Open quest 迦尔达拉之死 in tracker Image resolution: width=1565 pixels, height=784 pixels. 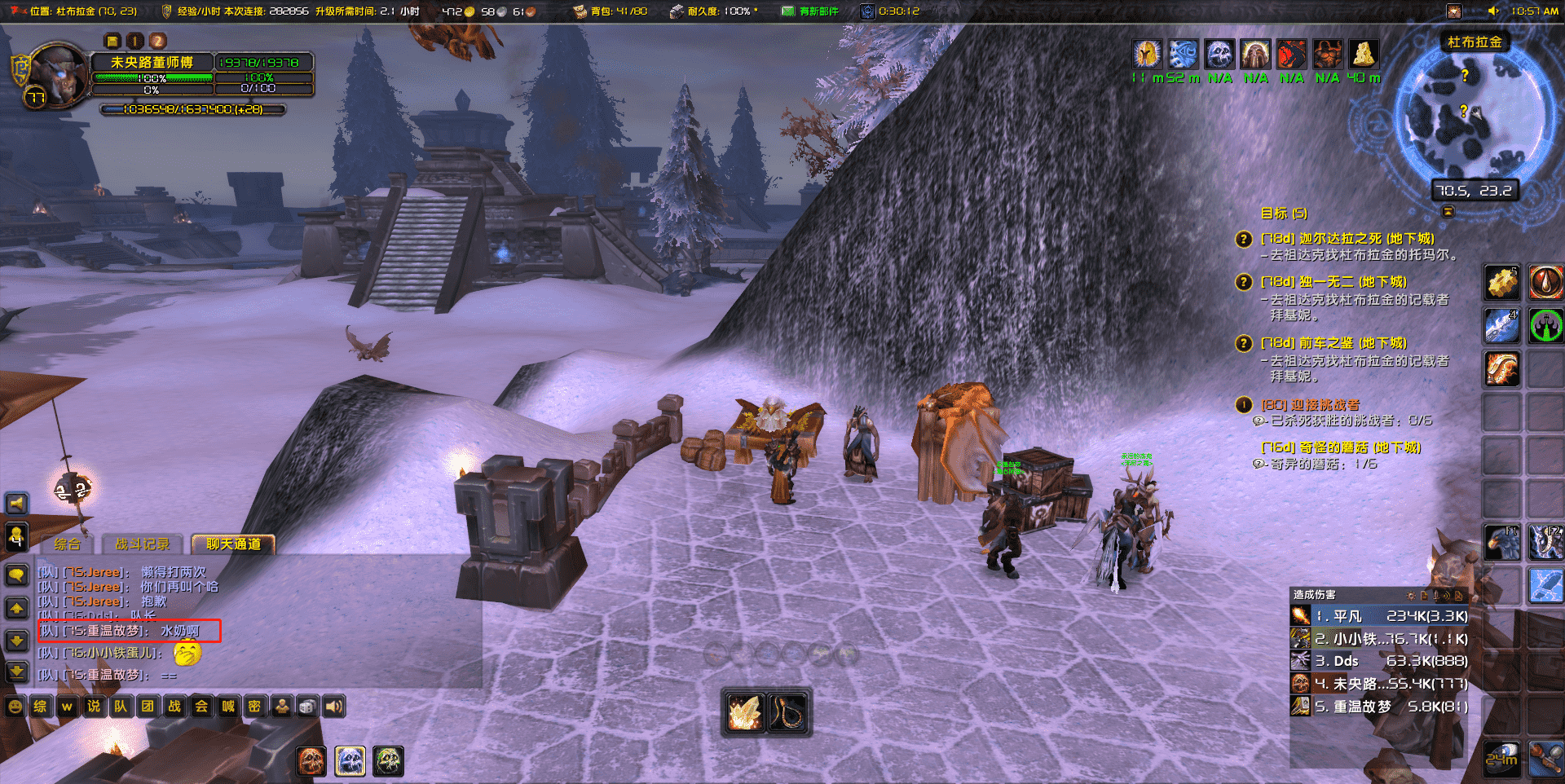point(1347,239)
